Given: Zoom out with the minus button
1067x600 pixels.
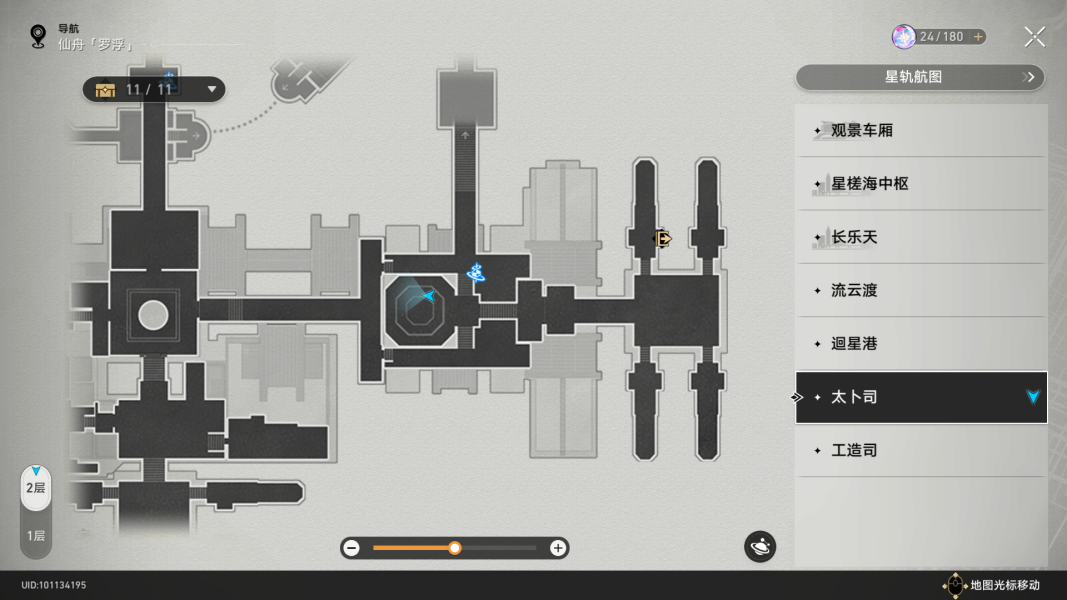Looking at the screenshot, I should click(x=351, y=548).
